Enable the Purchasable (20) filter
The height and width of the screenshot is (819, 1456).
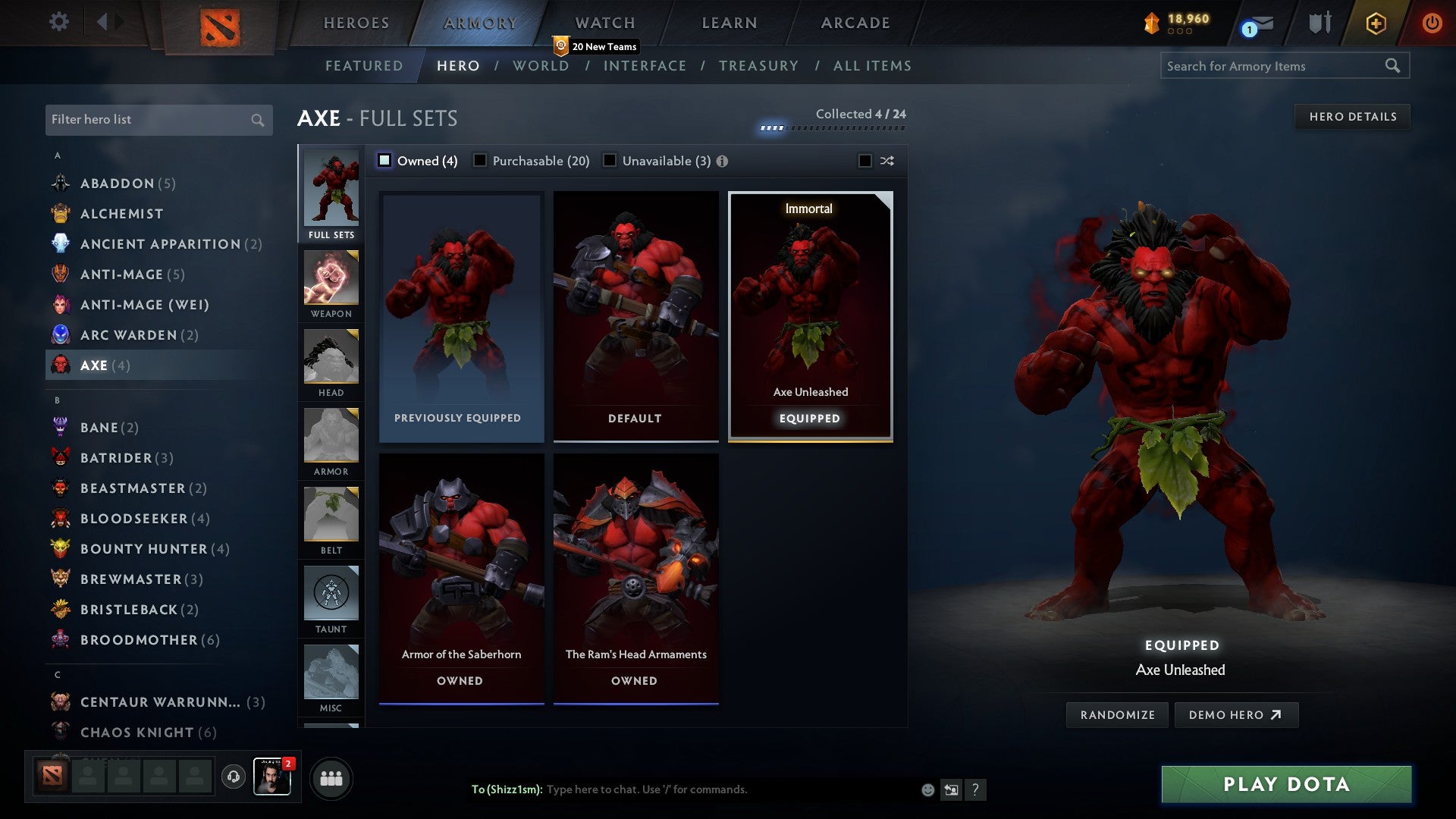[x=480, y=161]
